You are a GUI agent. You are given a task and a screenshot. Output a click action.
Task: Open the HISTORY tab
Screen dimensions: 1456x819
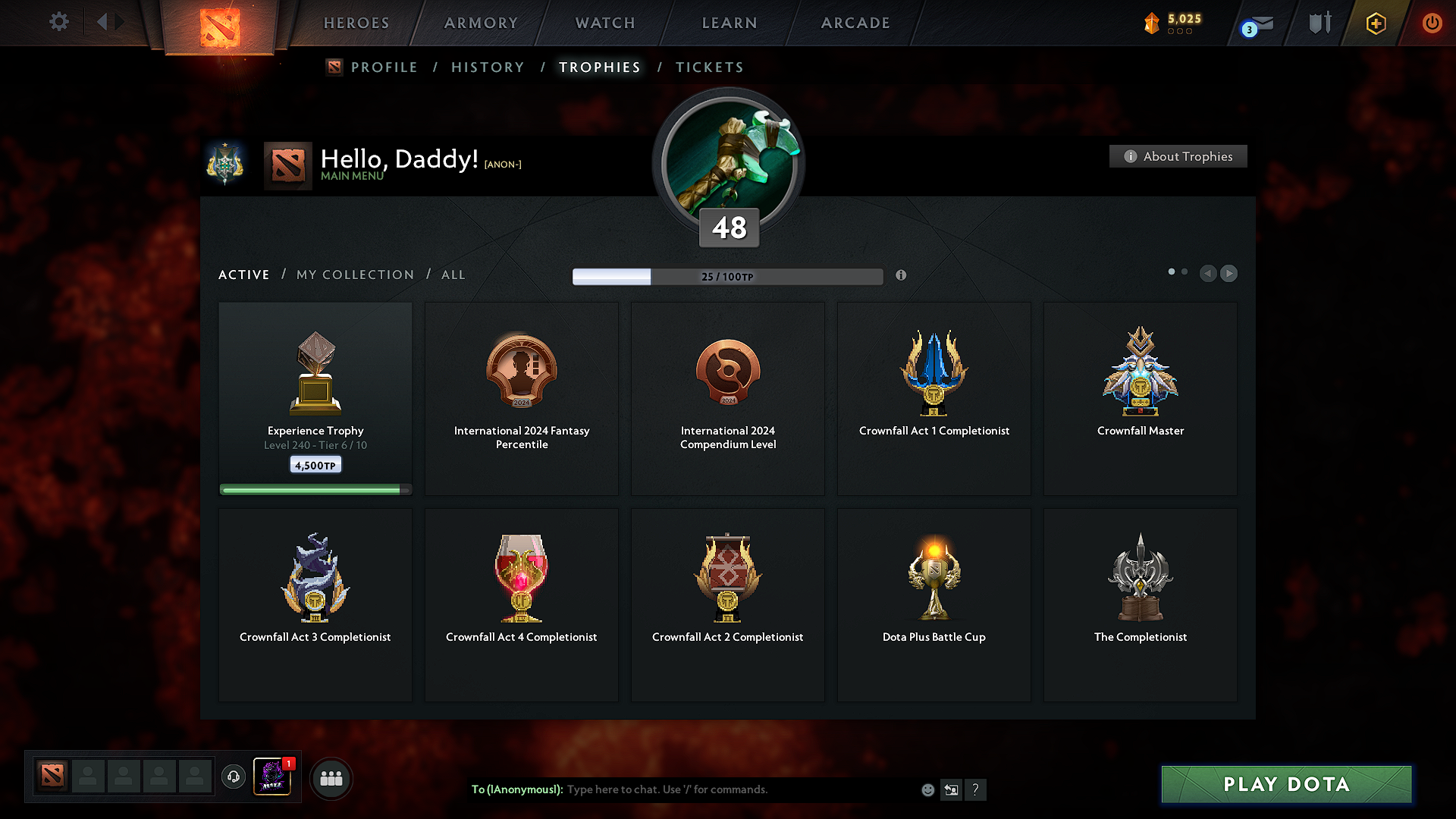tap(488, 67)
